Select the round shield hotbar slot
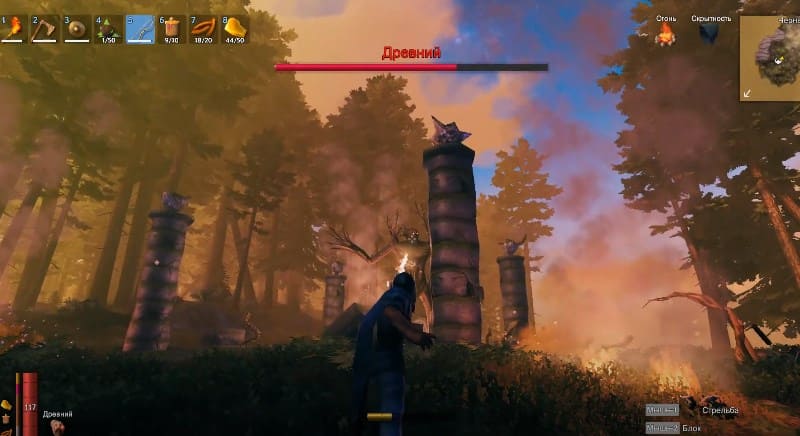 [x=77, y=29]
